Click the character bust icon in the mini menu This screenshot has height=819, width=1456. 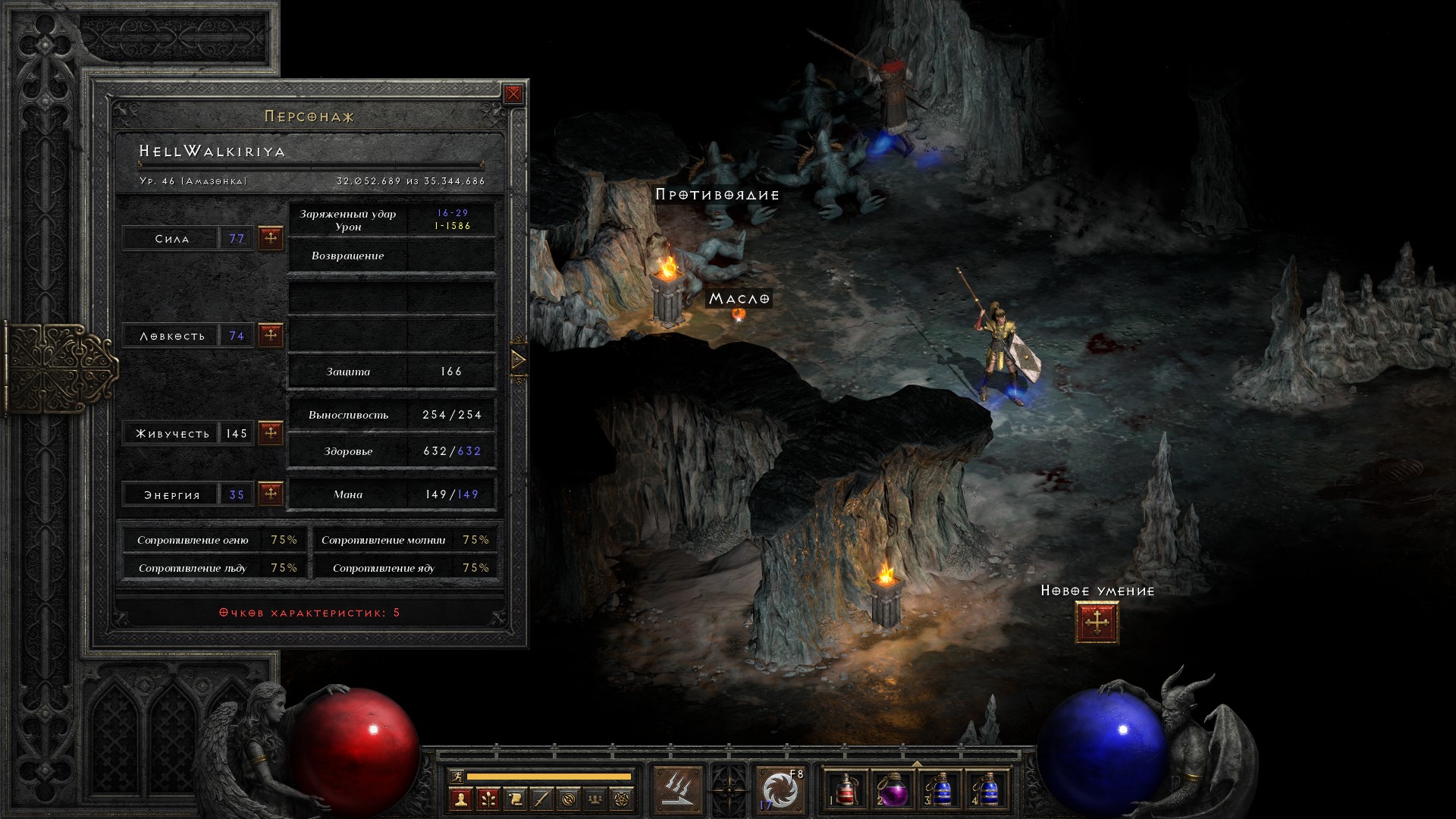[x=460, y=799]
